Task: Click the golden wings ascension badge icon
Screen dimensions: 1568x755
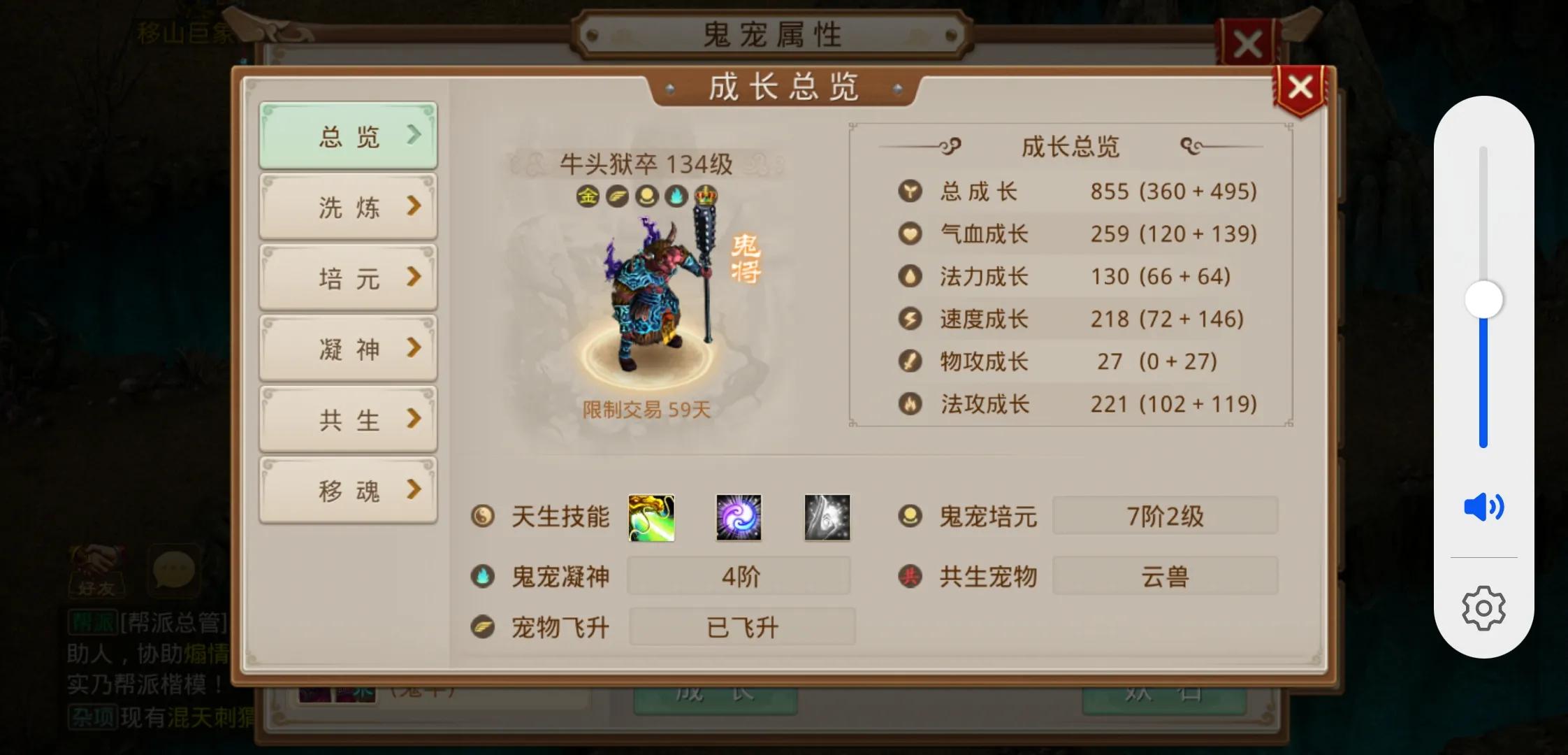Action: (x=616, y=196)
